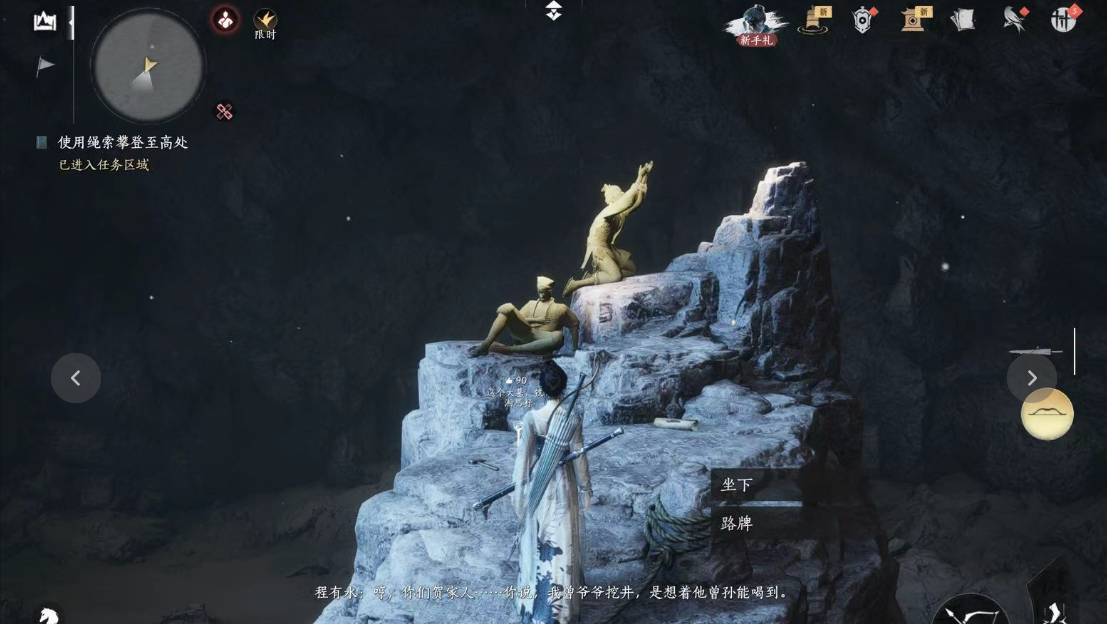
Task: Open the shrine icon marked 新
Action: click(x=913, y=19)
